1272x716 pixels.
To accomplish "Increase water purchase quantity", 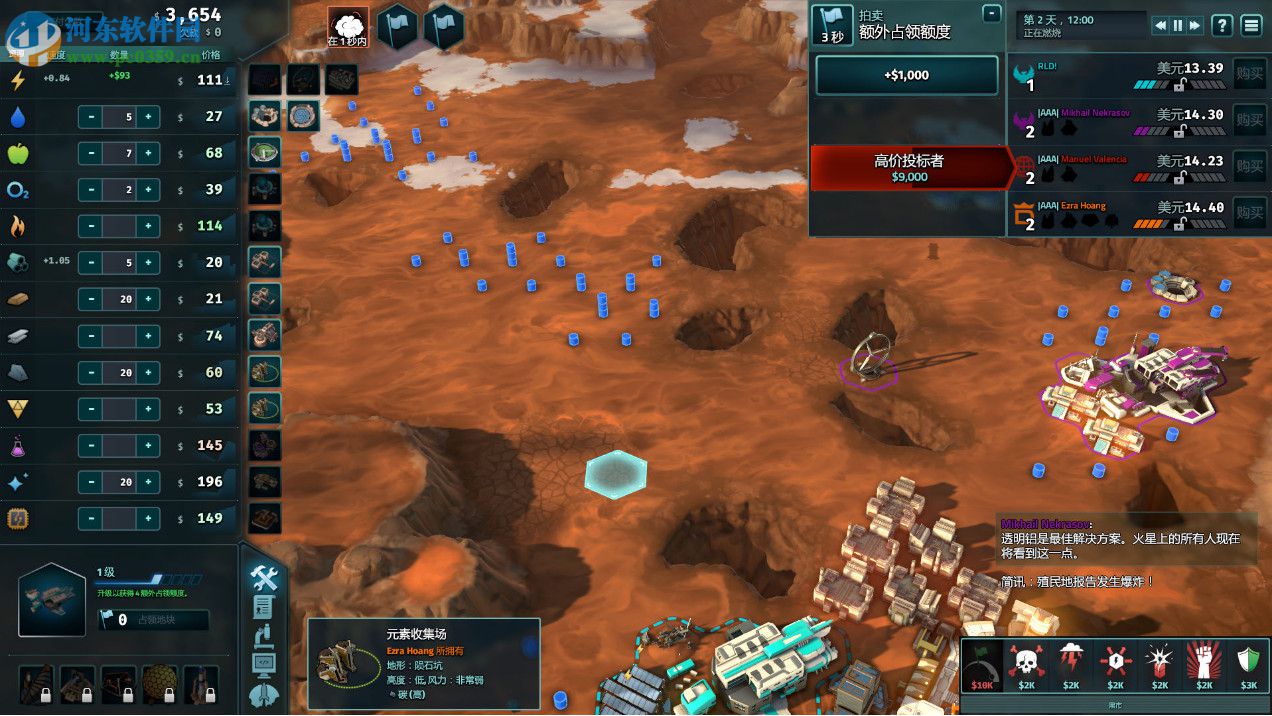I will click(x=148, y=116).
